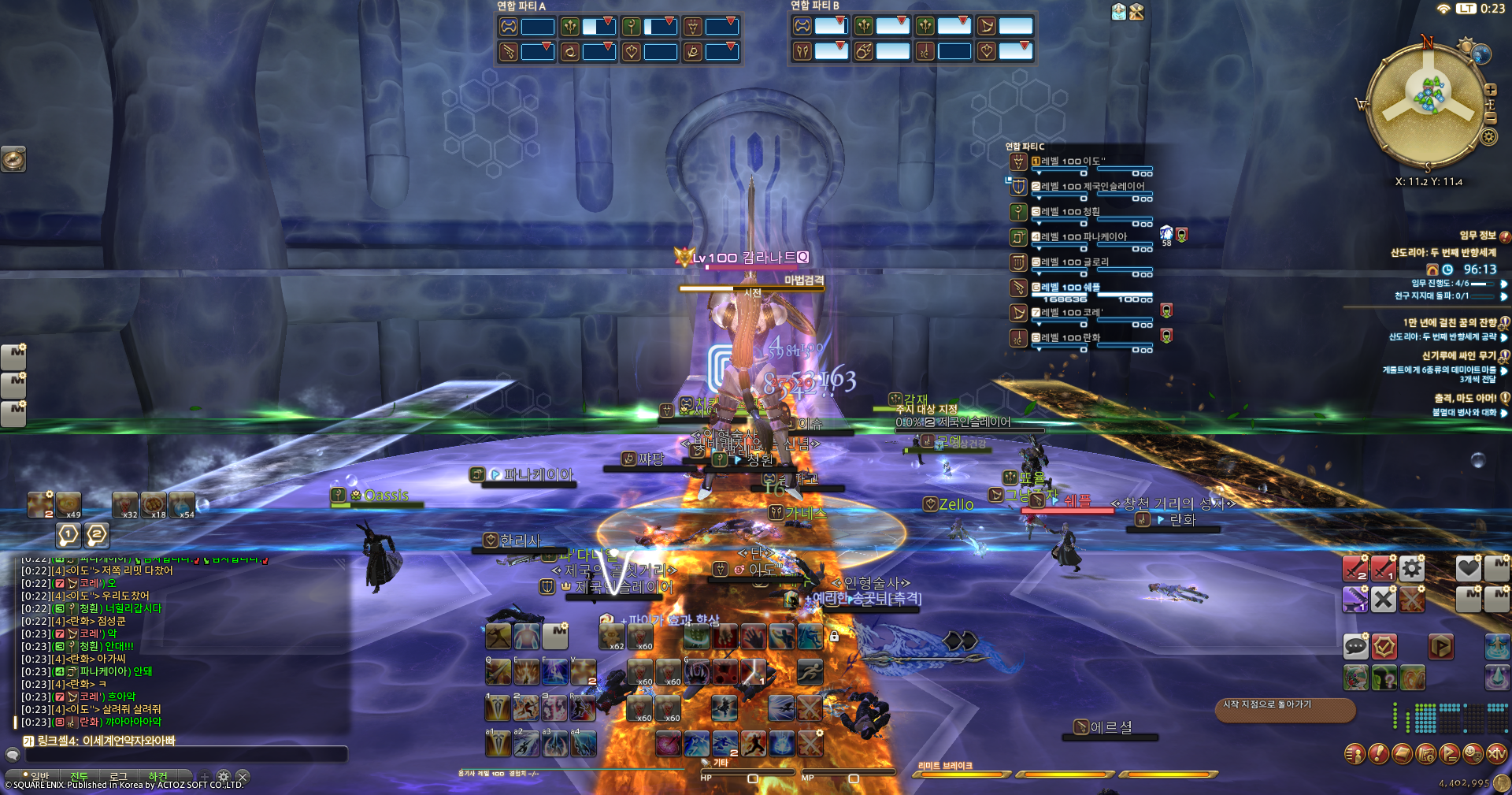Click the circled number 1 marker icon

point(69,536)
